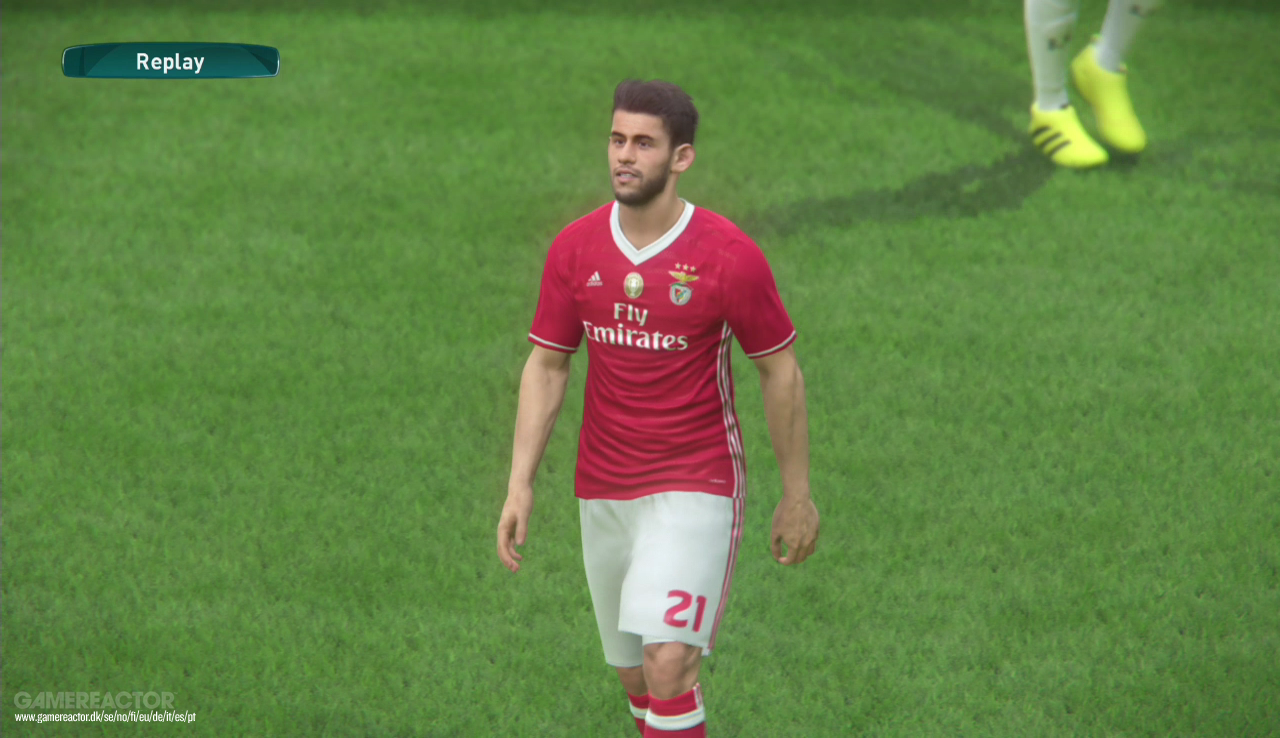Click the Replay text label

(x=170, y=61)
